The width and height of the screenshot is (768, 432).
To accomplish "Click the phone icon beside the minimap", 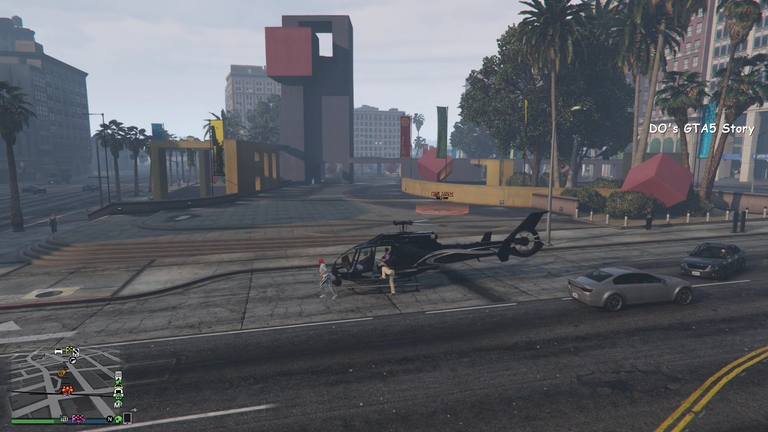I will tap(129, 416).
